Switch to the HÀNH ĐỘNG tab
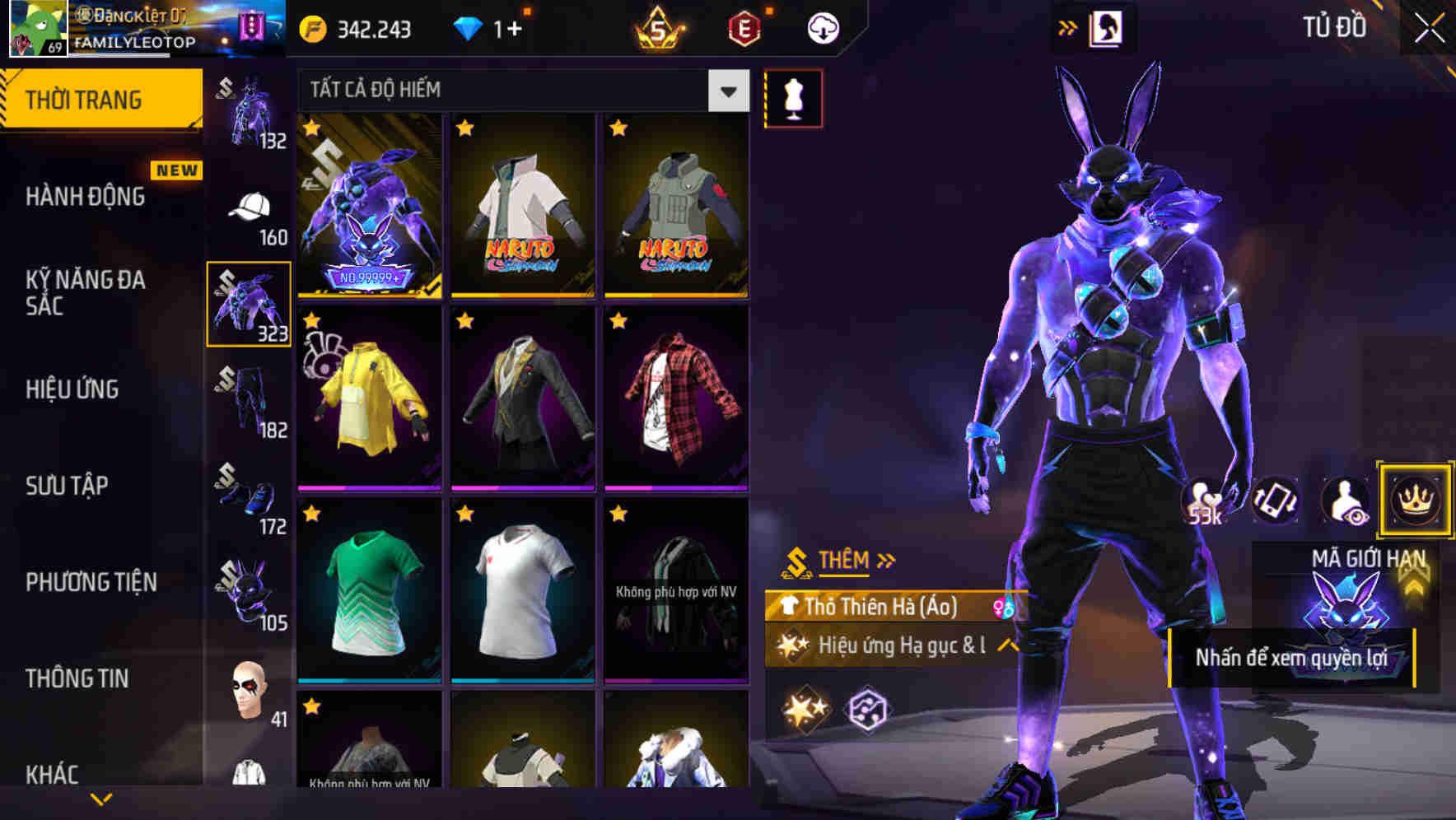The width and height of the screenshot is (1456, 820). 85,196
